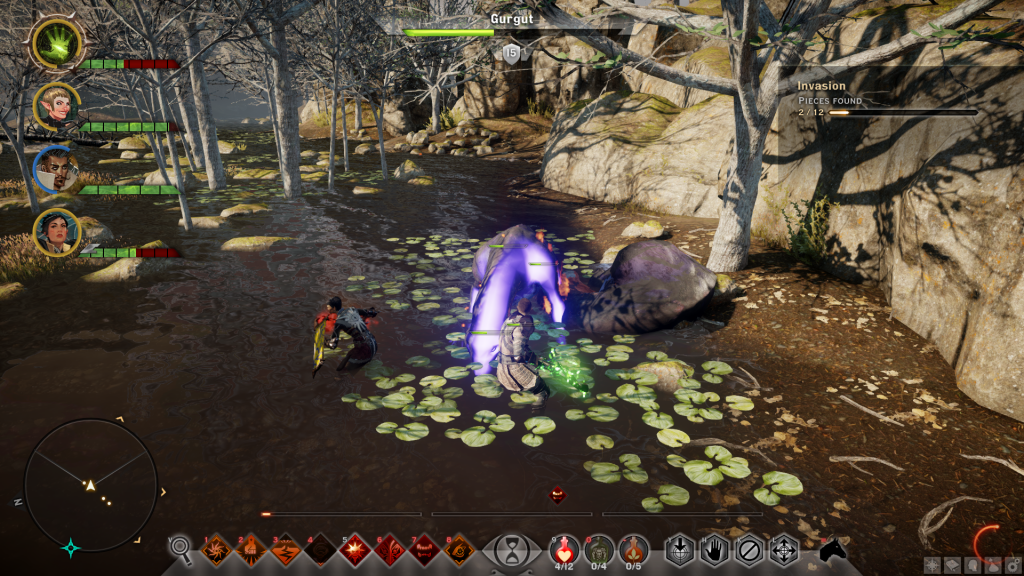1024x576 pixels.
Task: Summon the mount with the horse icon
Action: point(832,549)
